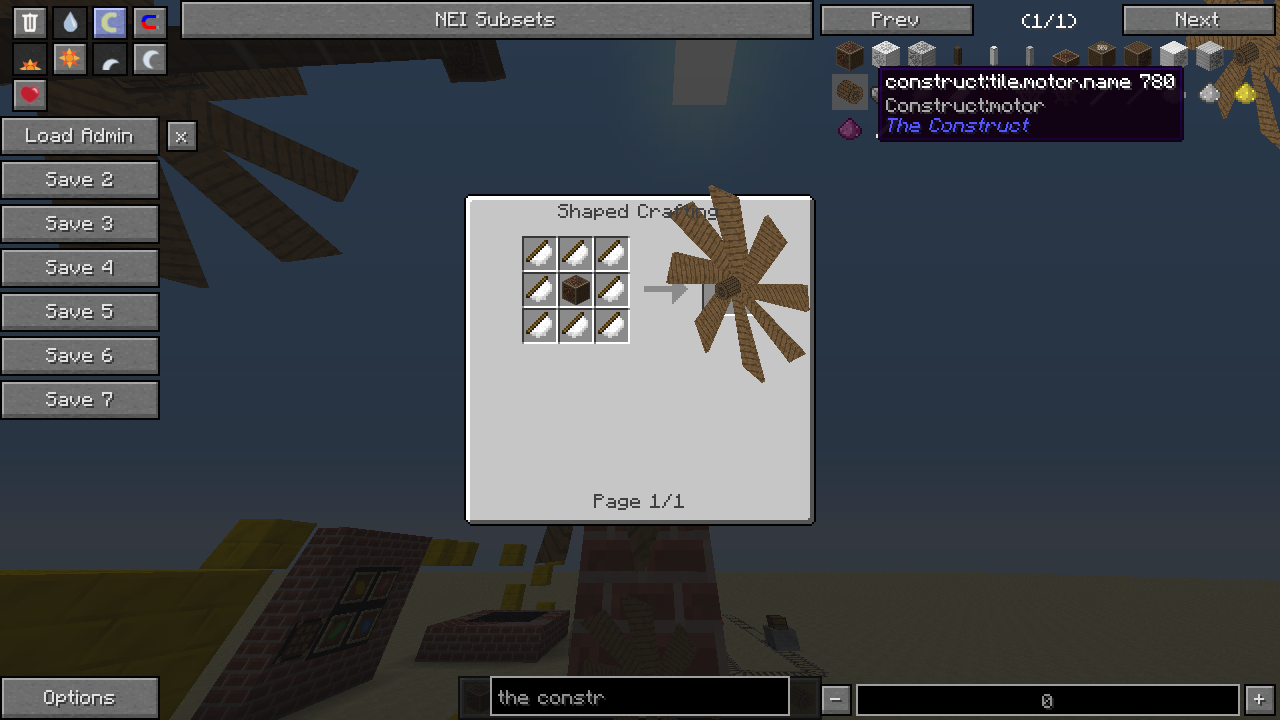This screenshot has height=720, width=1280.
Task: Go to the Next item page
Action: coord(1197,20)
